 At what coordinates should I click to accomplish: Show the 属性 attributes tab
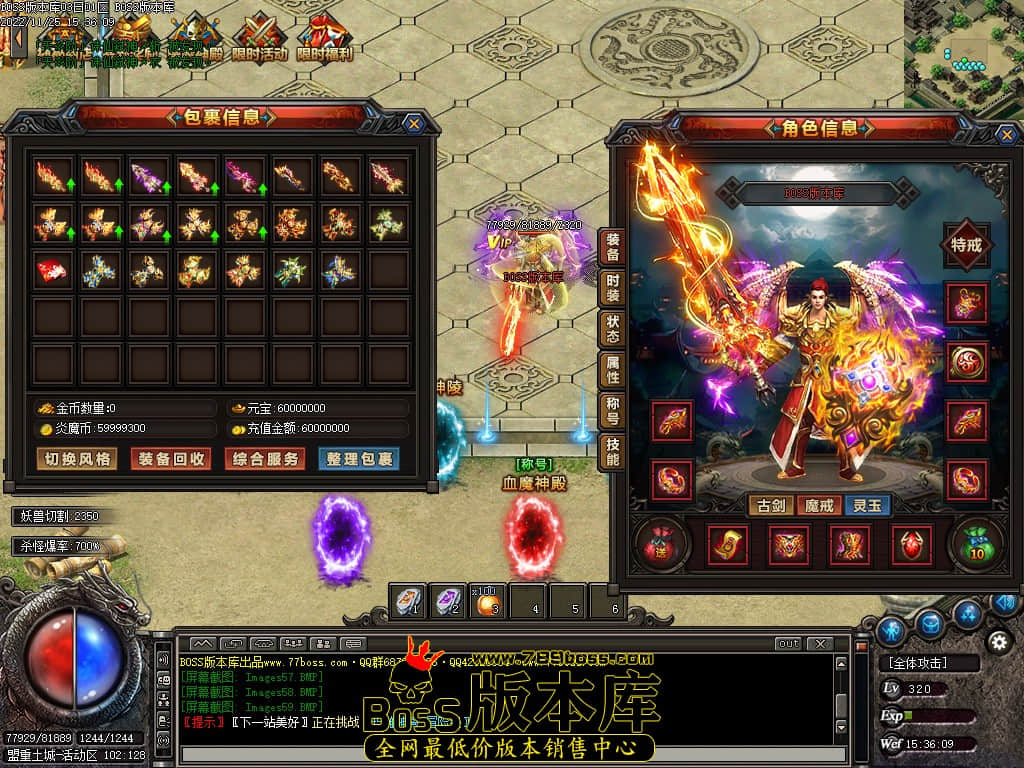coord(612,371)
